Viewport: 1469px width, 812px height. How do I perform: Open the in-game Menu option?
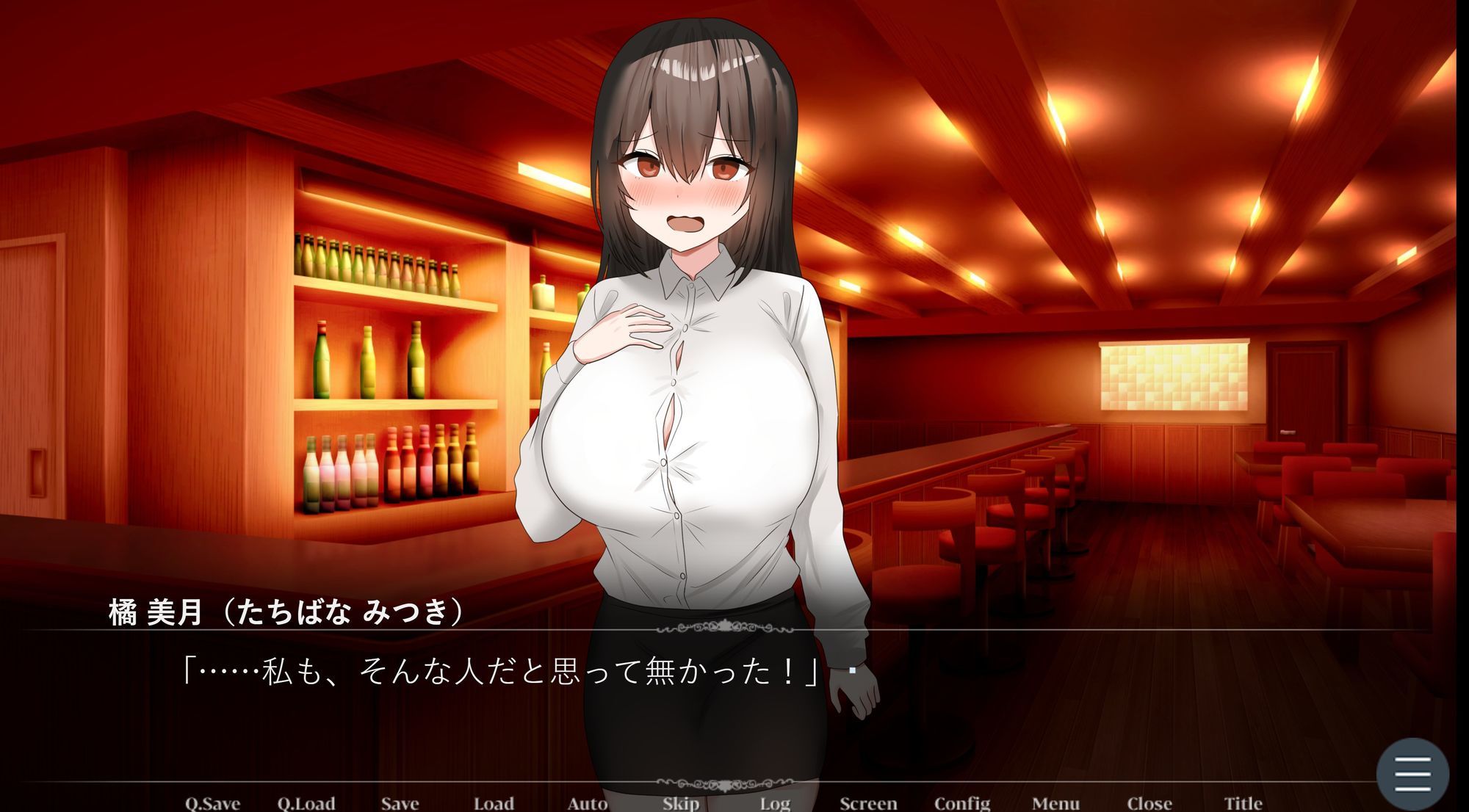[1055, 803]
